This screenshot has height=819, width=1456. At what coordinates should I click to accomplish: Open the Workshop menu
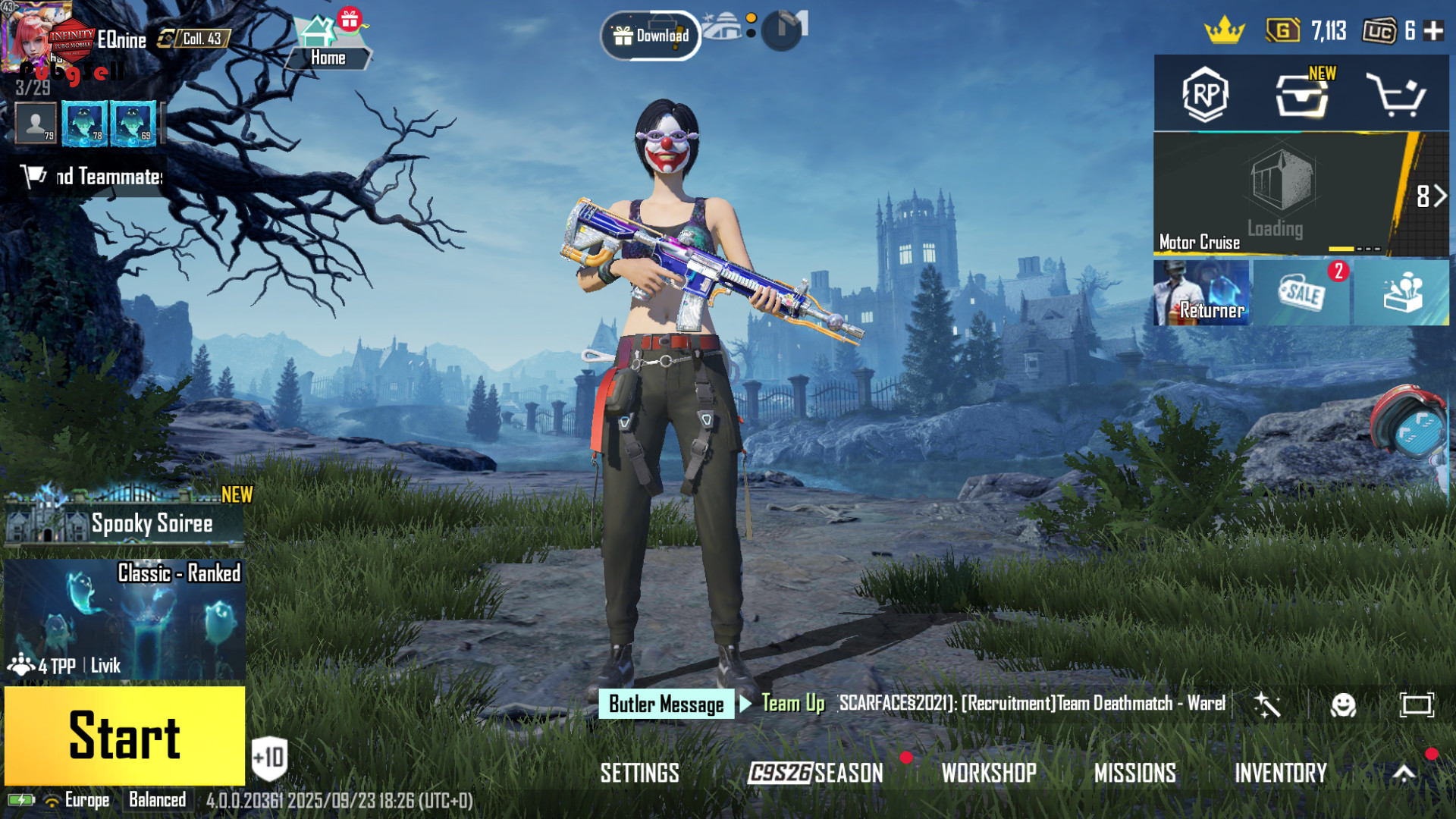pos(988,773)
